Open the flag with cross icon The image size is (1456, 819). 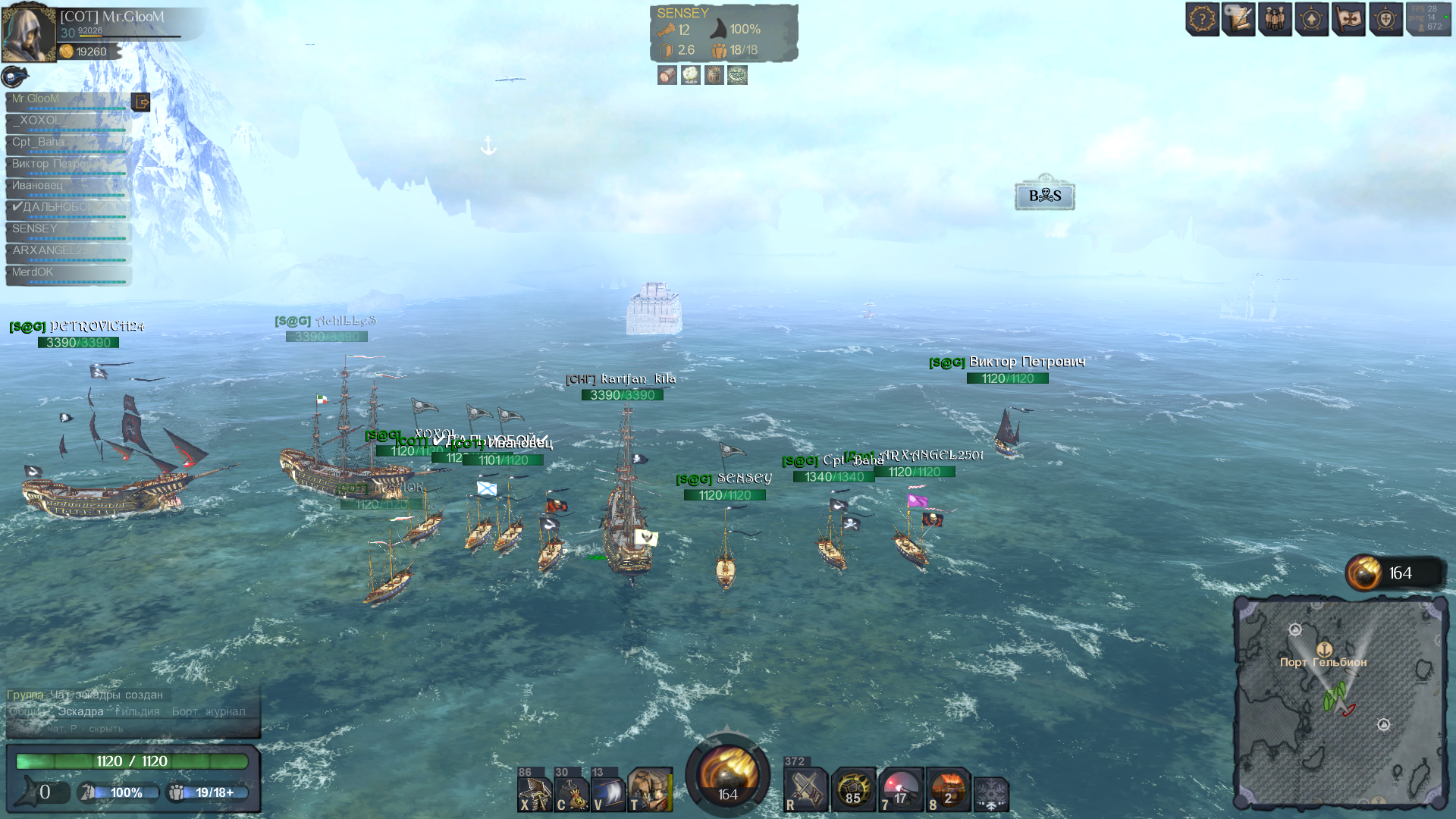click(x=1349, y=19)
